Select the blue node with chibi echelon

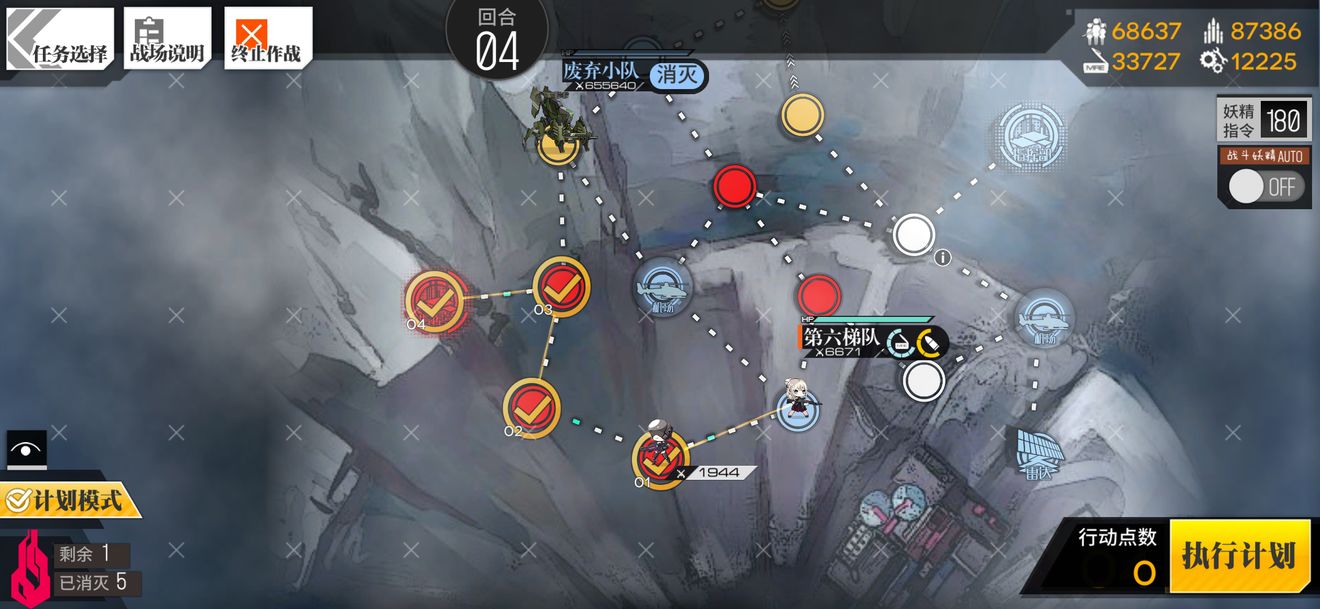click(x=799, y=409)
